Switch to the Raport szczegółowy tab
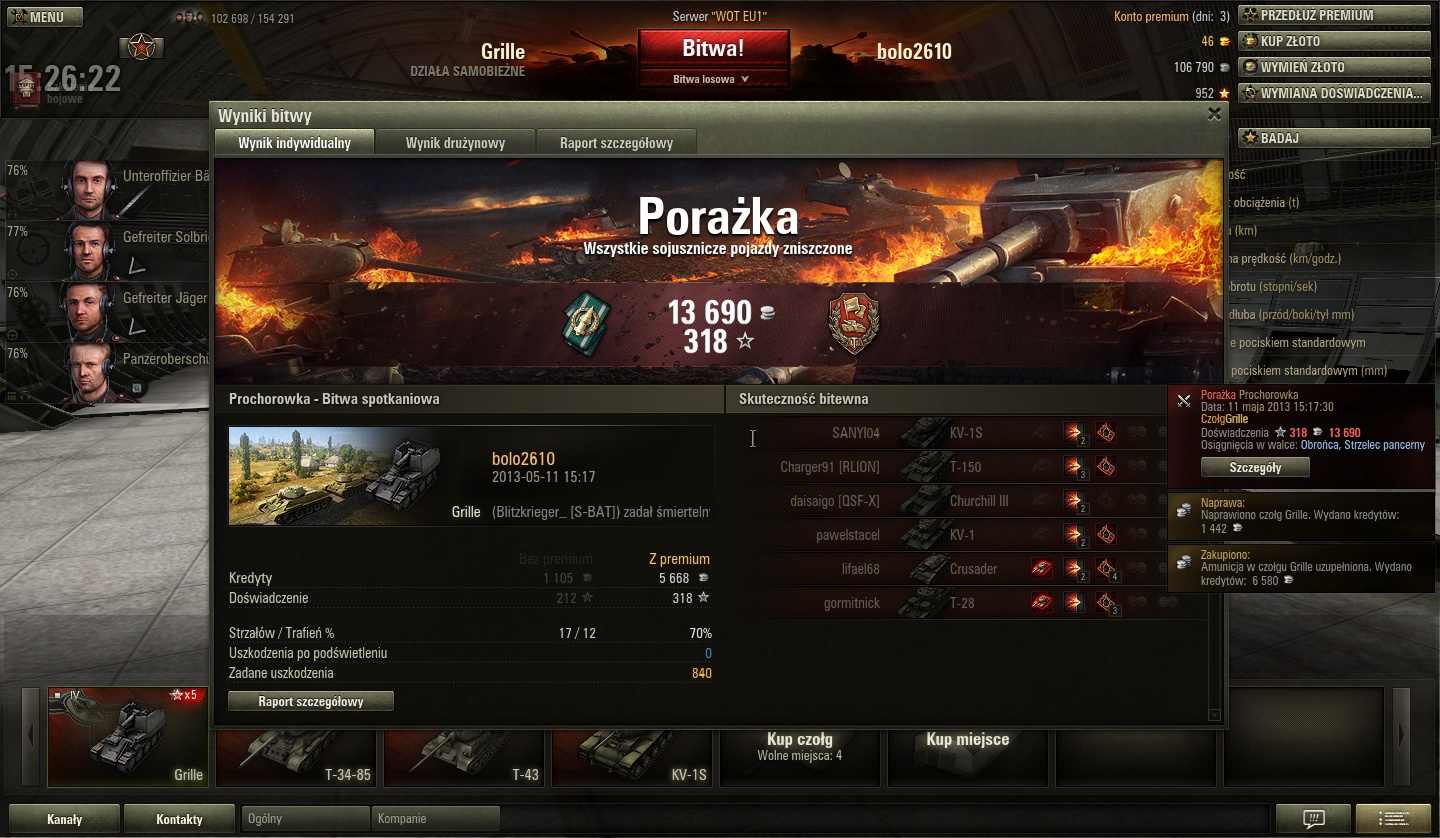Image resolution: width=1440 pixels, height=838 pixels. (x=616, y=143)
